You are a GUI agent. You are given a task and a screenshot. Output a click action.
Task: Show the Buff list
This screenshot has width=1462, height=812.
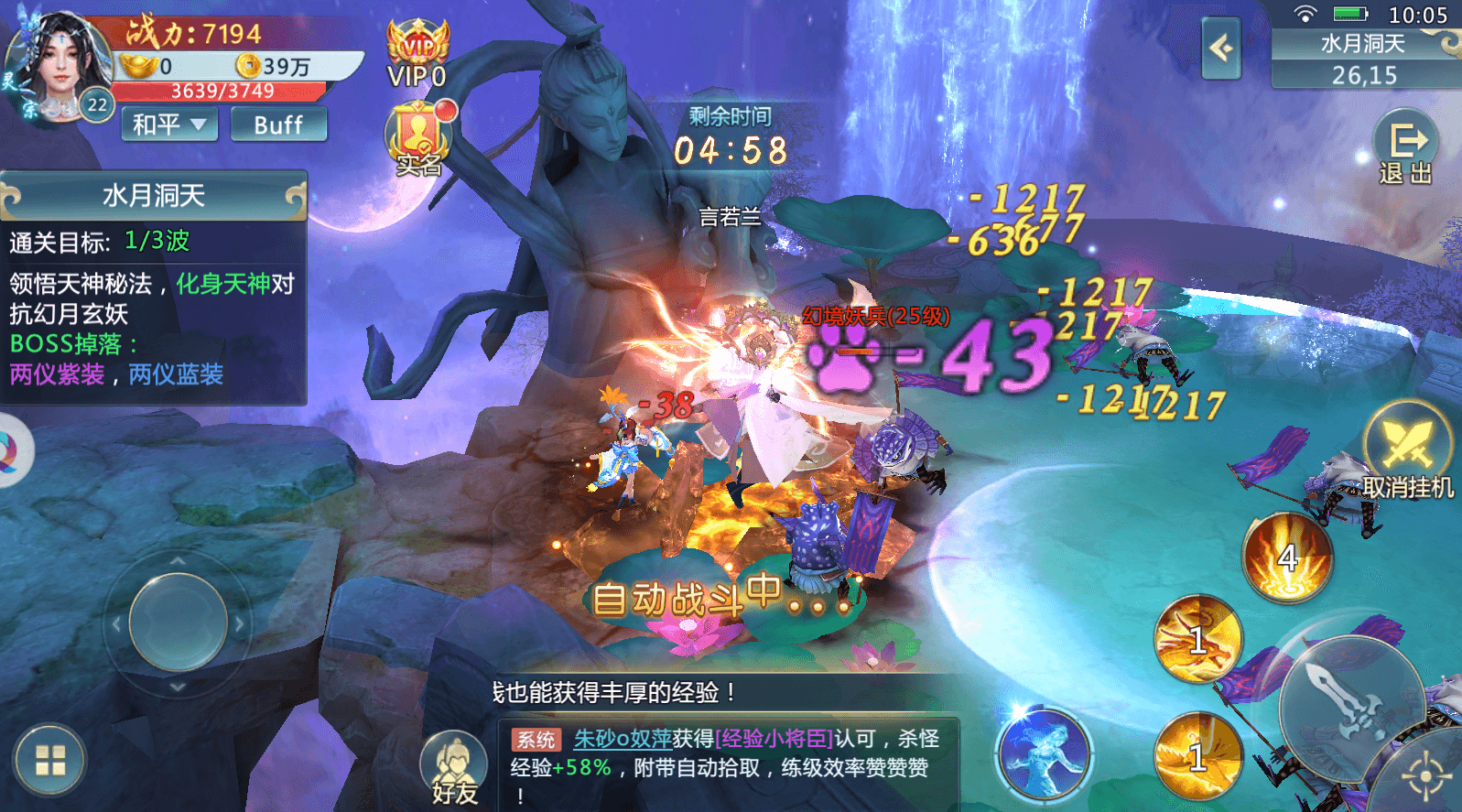[278, 125]
